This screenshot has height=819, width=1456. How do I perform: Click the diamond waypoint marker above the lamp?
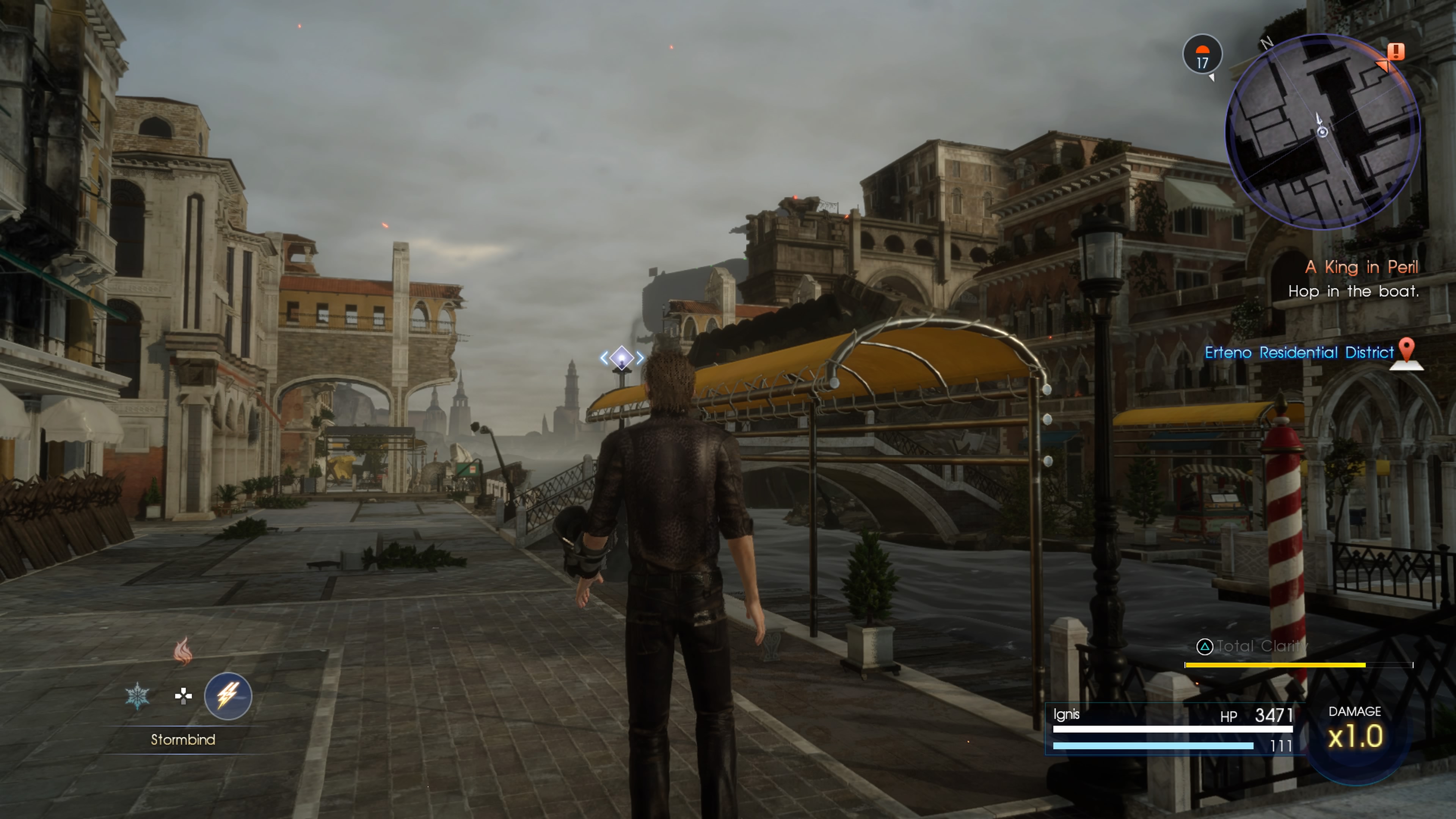[622, 358]
